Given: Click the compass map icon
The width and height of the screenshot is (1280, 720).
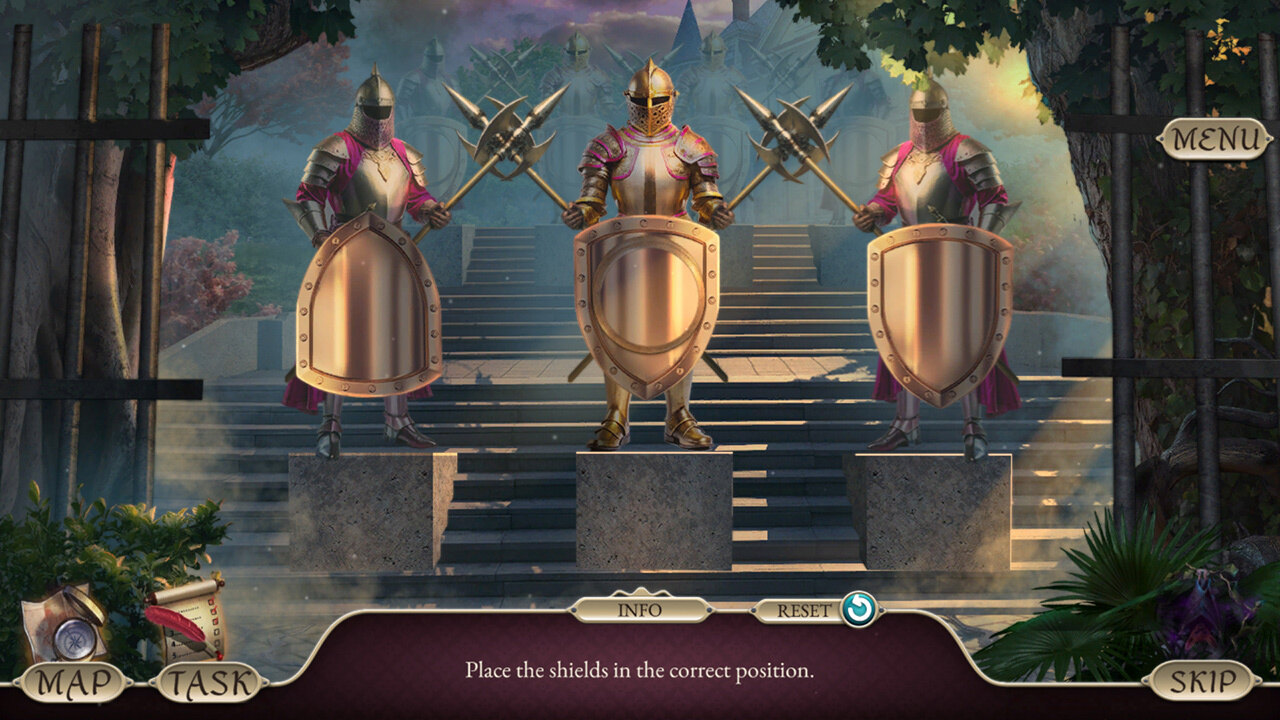Looking at the screenshot, I should pyautogui.click(x=68, y=626).
